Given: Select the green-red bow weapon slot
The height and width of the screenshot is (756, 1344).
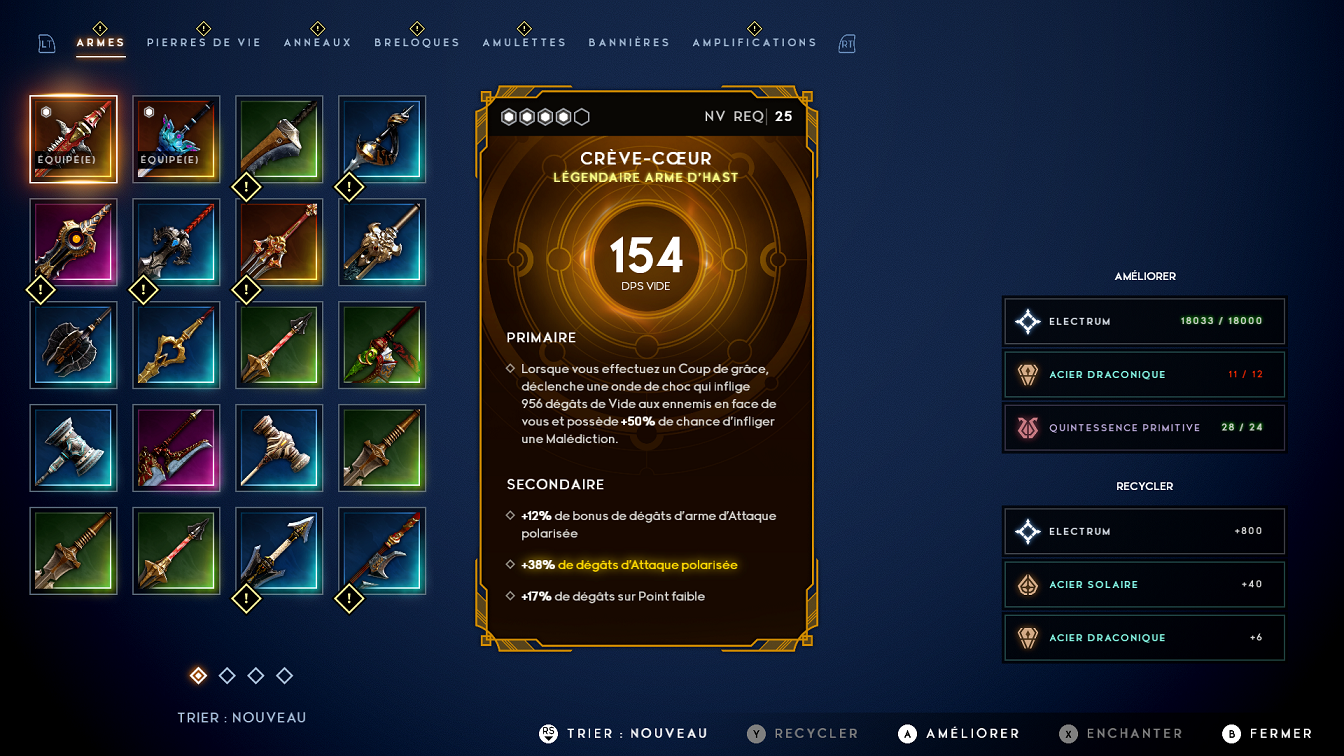Looking at the screenshot, I should pos(382,346).
